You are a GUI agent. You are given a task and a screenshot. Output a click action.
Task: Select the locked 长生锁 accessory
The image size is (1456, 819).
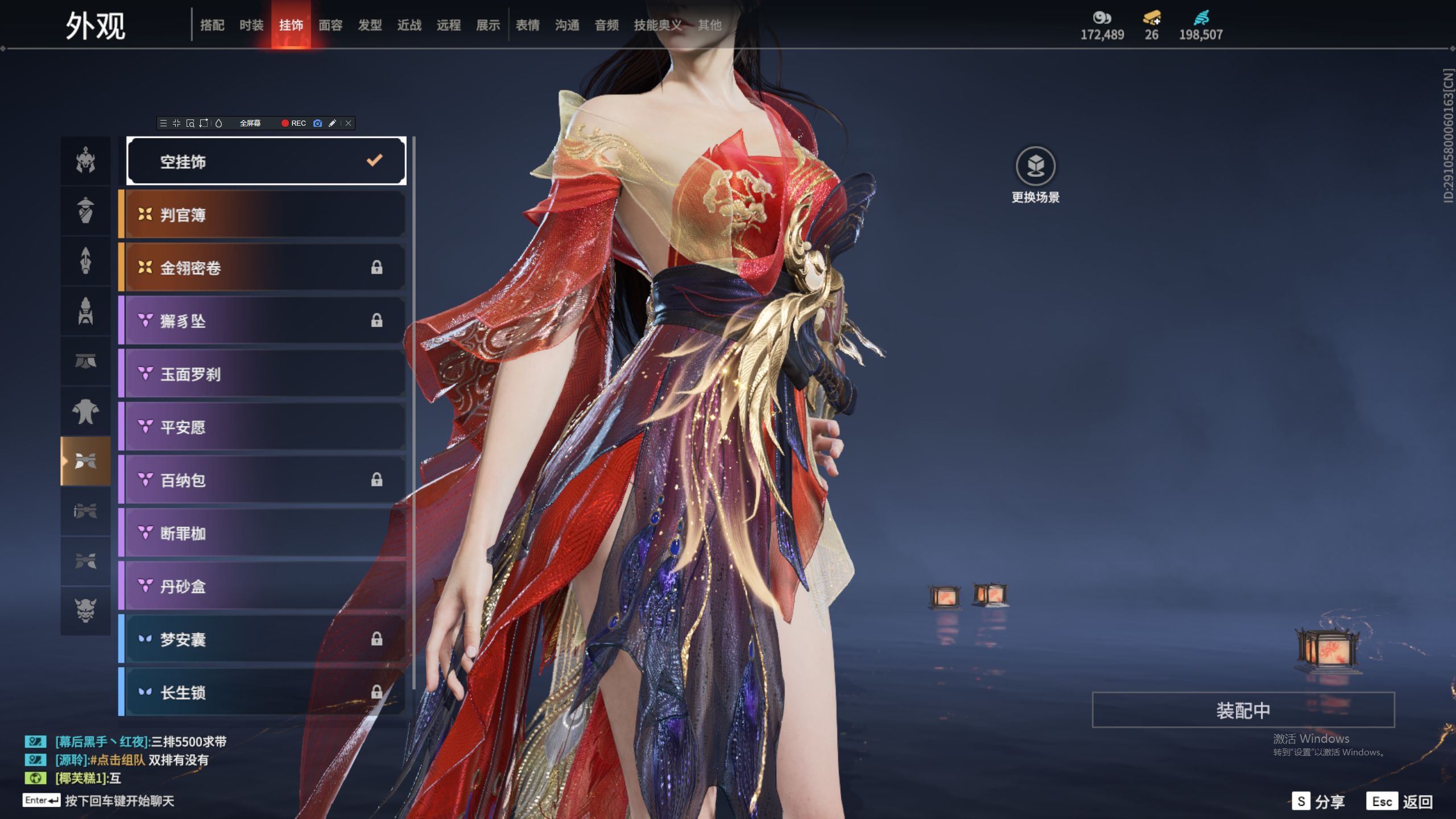264,692
